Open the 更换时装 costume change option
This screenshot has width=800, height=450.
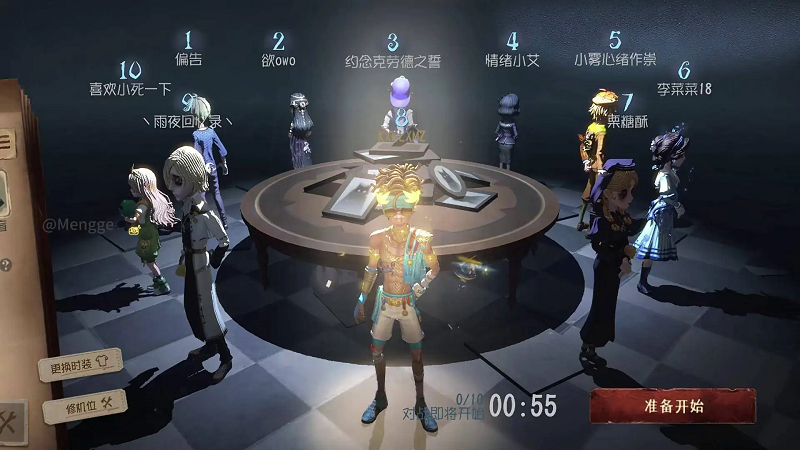tap(80, 366)
